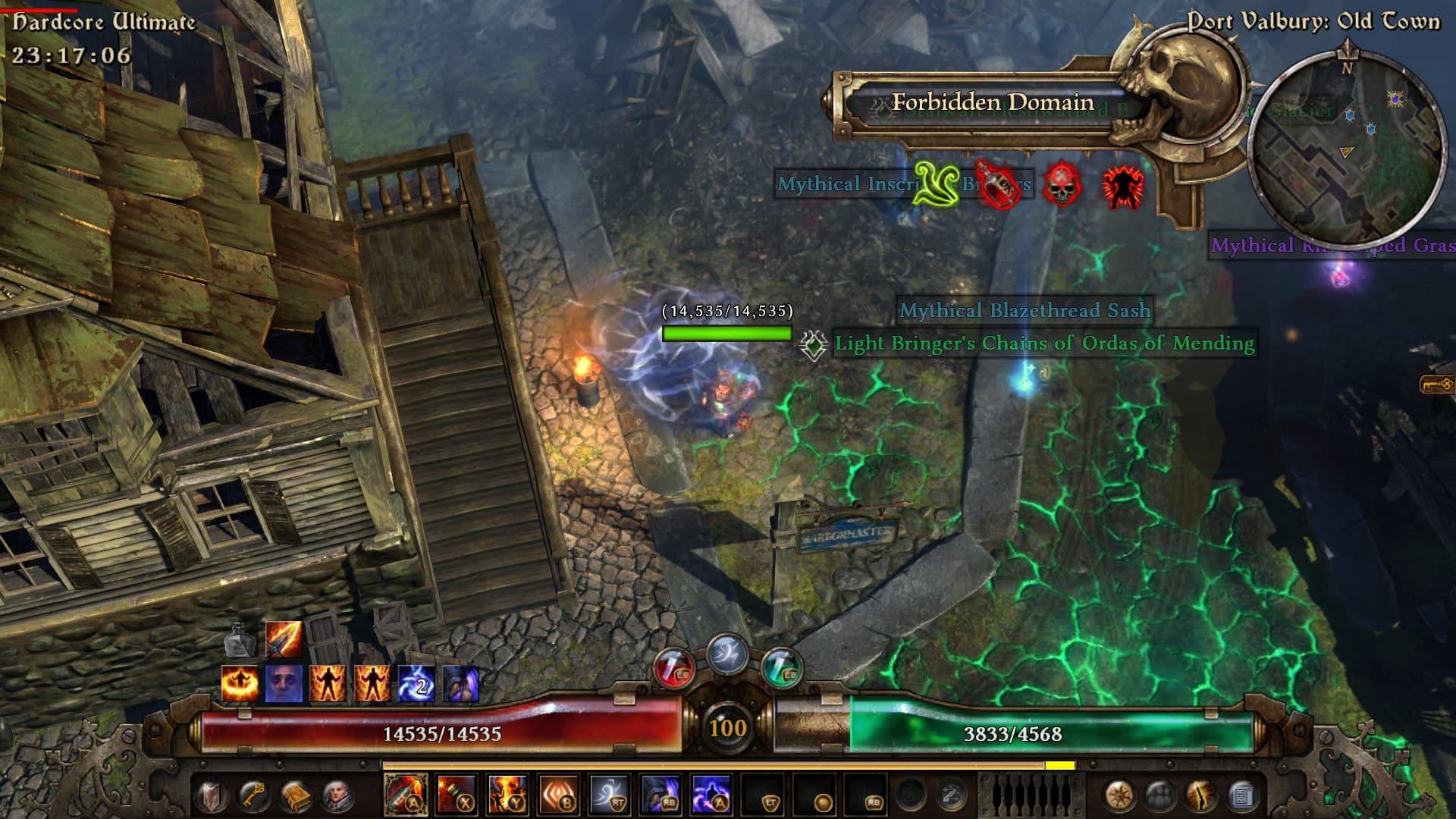Screen dimensions: 1456x819
Task: Click the compass star button
Action: tap(1120, 795)
